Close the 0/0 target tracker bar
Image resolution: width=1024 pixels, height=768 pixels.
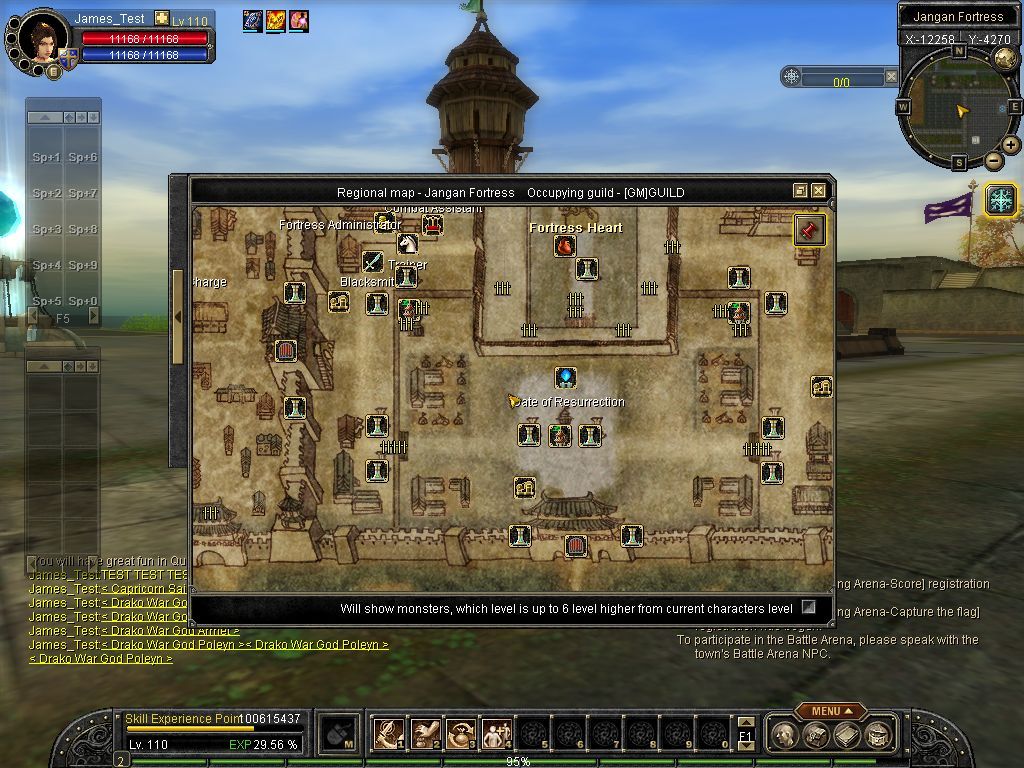pos(889,76)
